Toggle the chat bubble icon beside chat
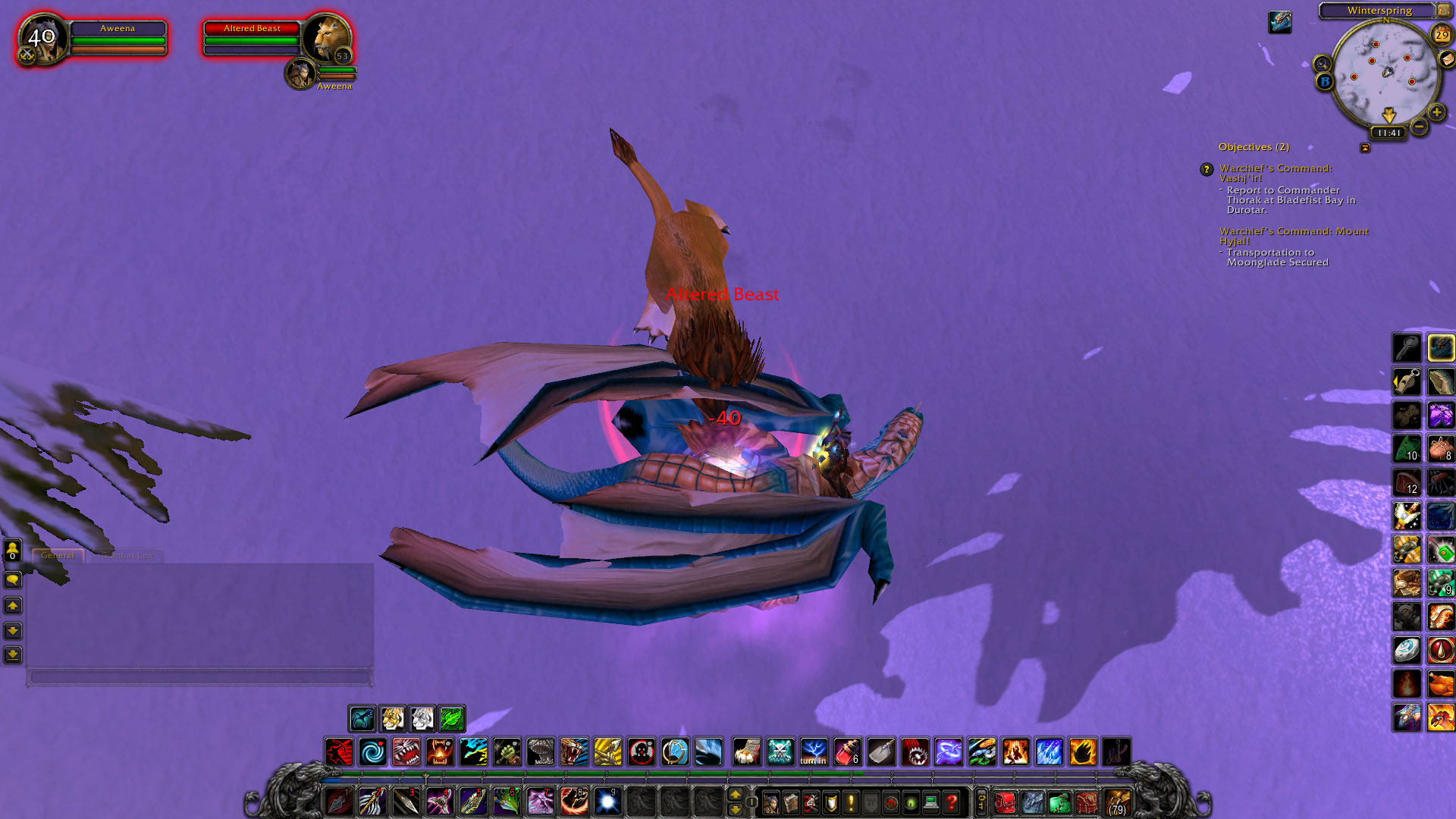 13,579
